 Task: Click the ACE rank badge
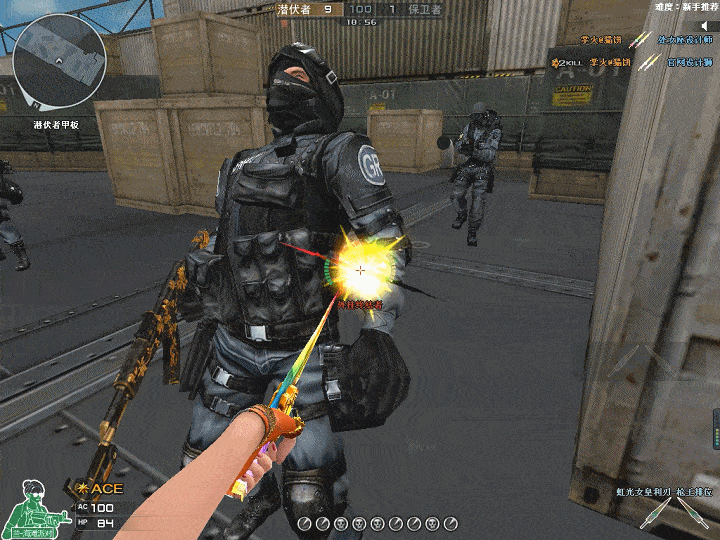[x=101, y=488]
